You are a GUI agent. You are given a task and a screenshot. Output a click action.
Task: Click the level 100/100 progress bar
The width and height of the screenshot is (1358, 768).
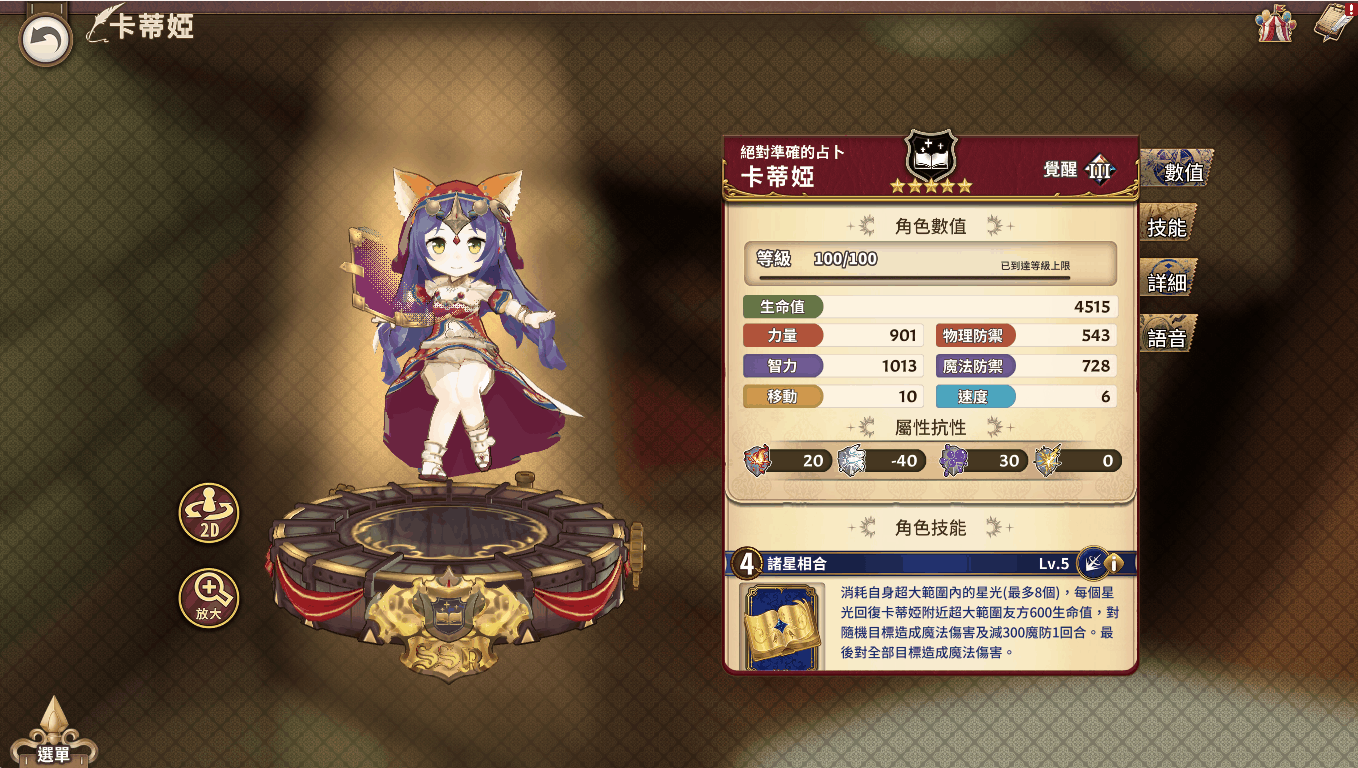(x=930, y=262)
